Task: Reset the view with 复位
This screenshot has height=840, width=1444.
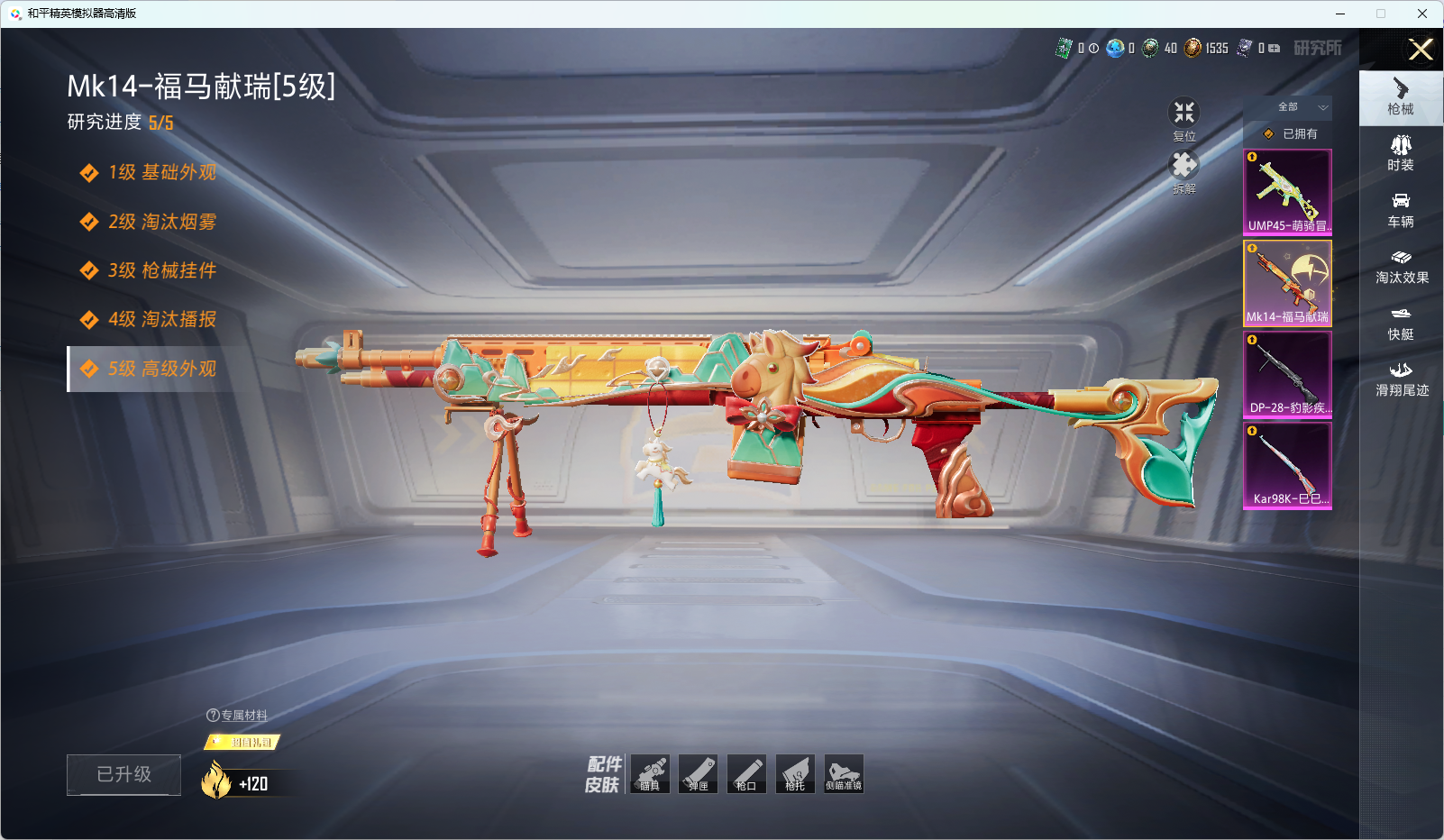Action: pyautogui.click(x=1184, y=119)
